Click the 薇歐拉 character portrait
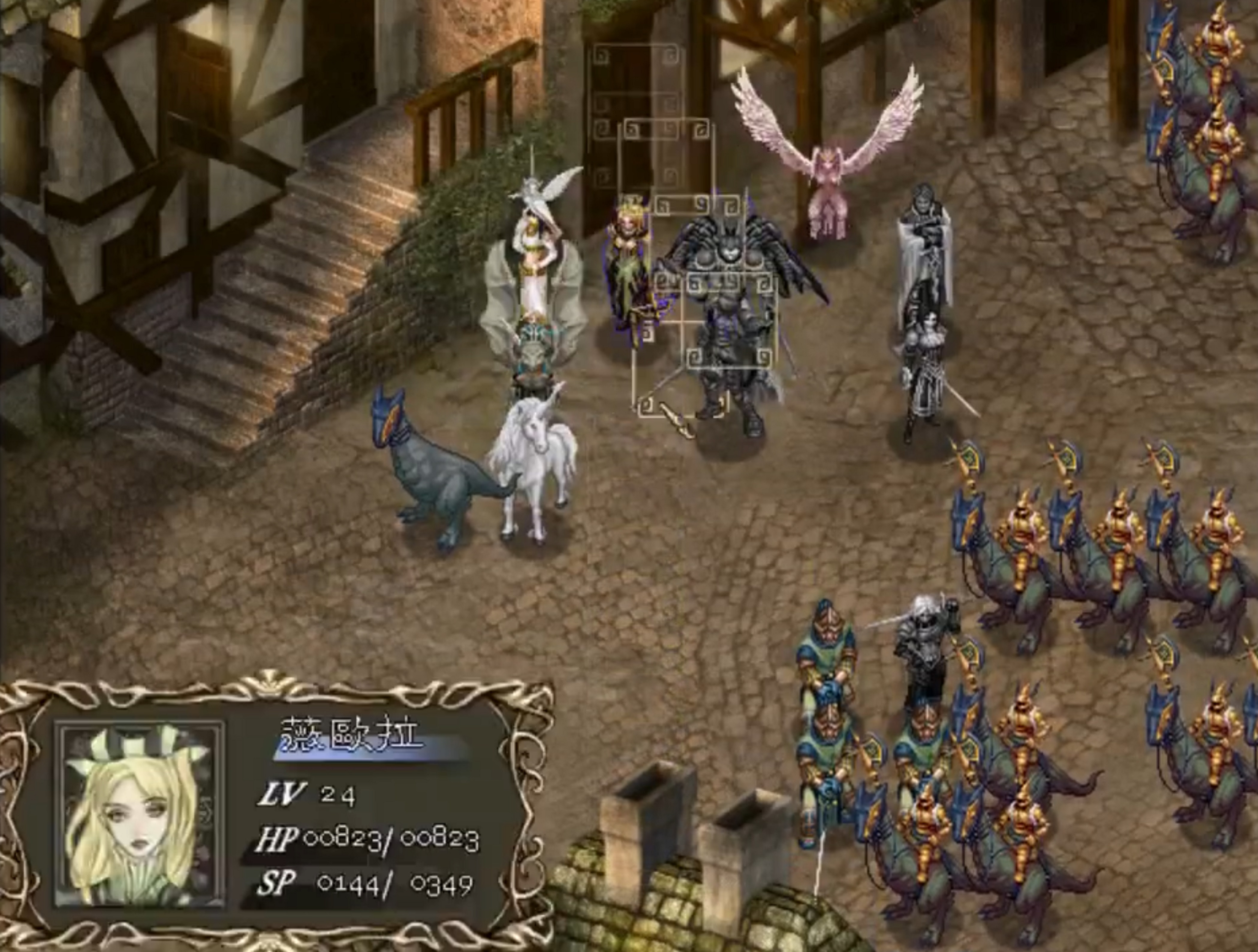The image size is (1258, 952). (x=139, y=816)
